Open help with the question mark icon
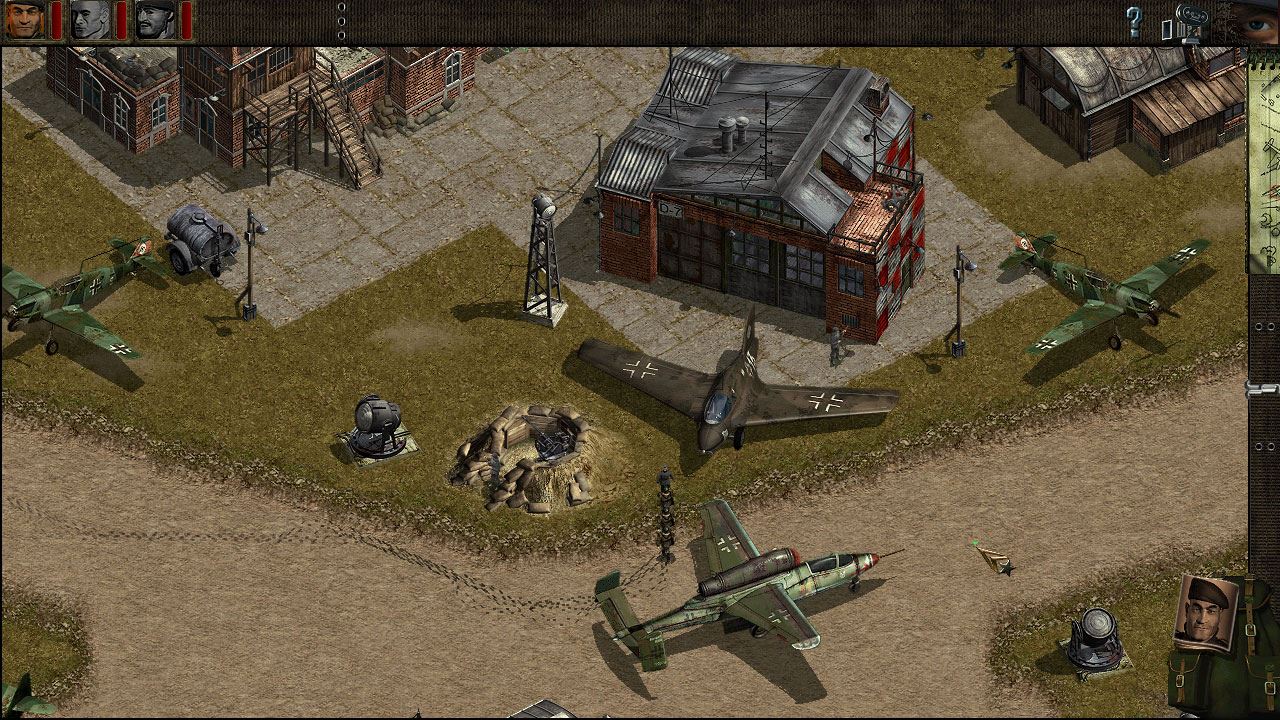The width and height of the screenshot is (1280, 720). coord(1134,21)
